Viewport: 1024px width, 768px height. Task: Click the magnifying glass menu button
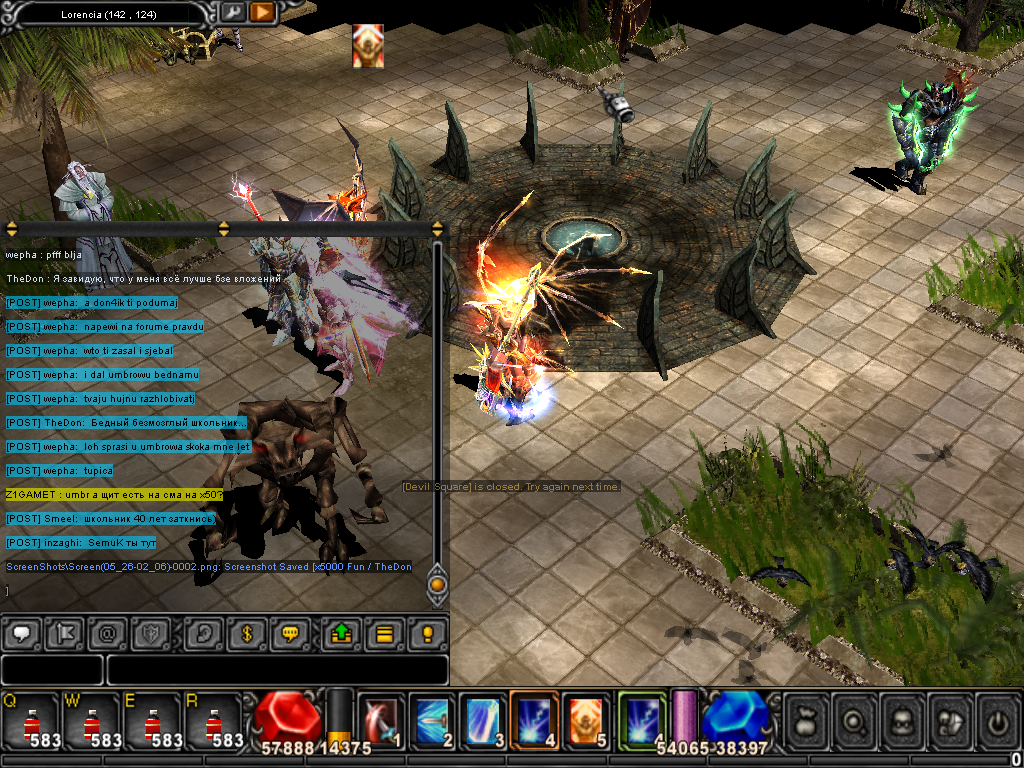pyautogui.click(x=855, y=719)
